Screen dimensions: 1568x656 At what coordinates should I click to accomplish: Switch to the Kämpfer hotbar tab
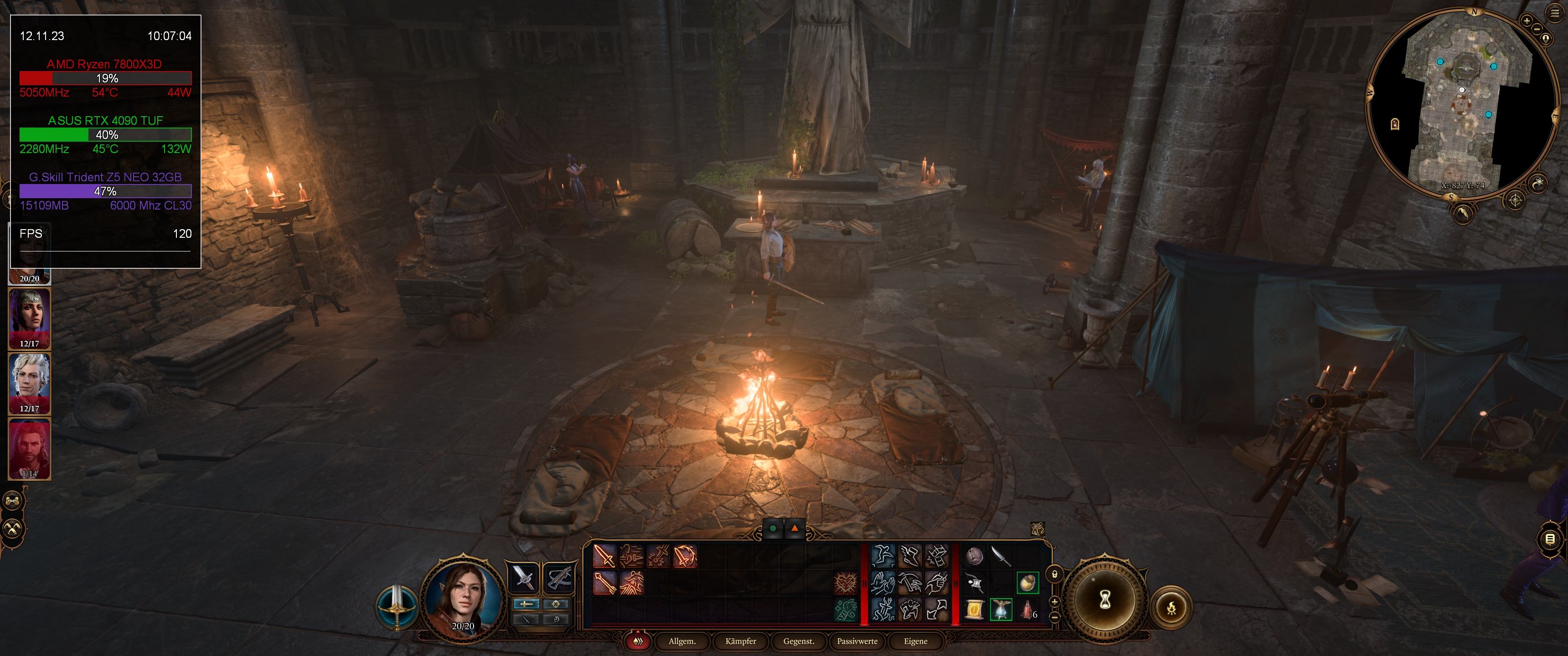tap(740, 641)
